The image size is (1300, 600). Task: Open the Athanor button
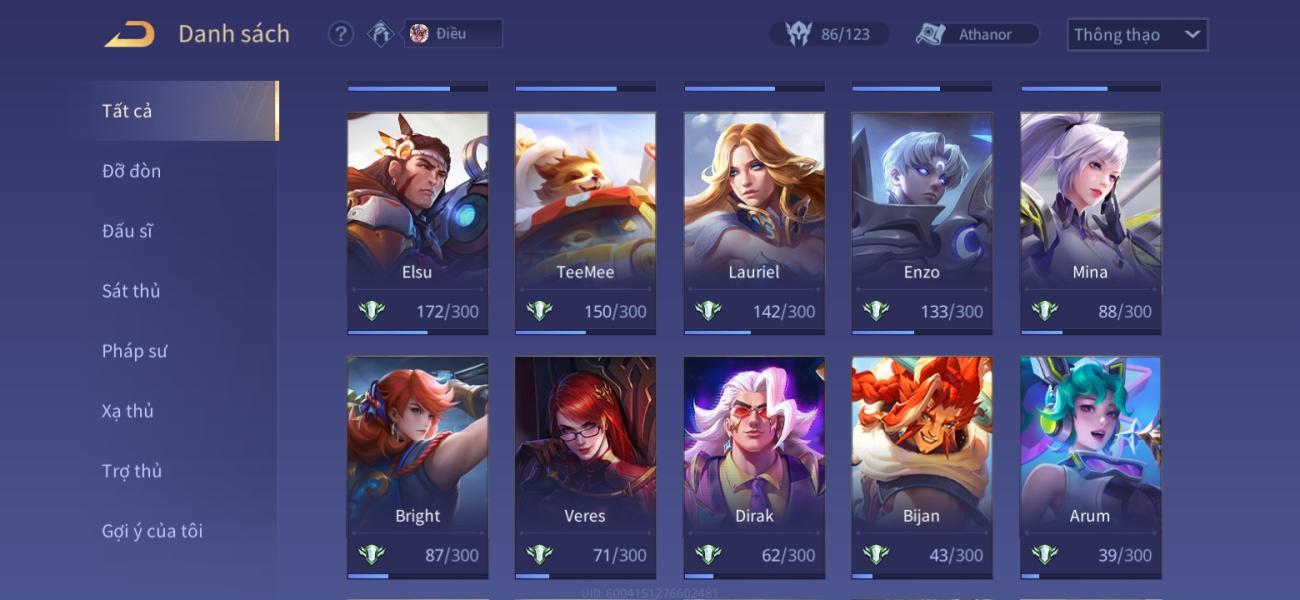coord(977,34)
